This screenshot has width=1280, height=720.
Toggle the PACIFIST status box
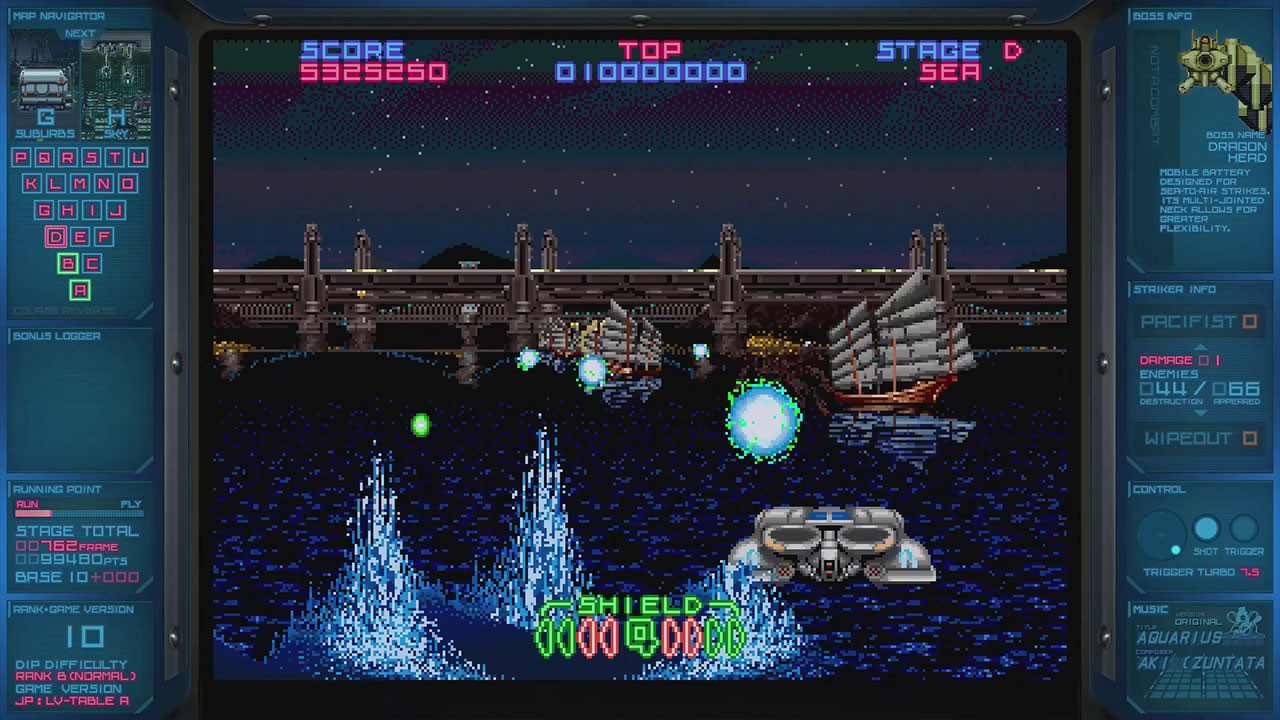click(1248, 322)
